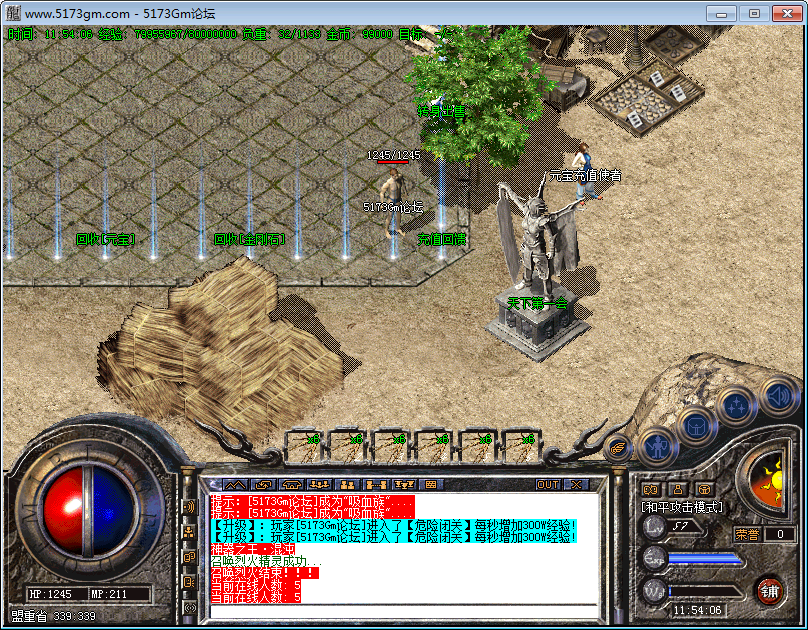Minimize the game window
This screenshot has width=808, height=630.
[x=723, y=13]
